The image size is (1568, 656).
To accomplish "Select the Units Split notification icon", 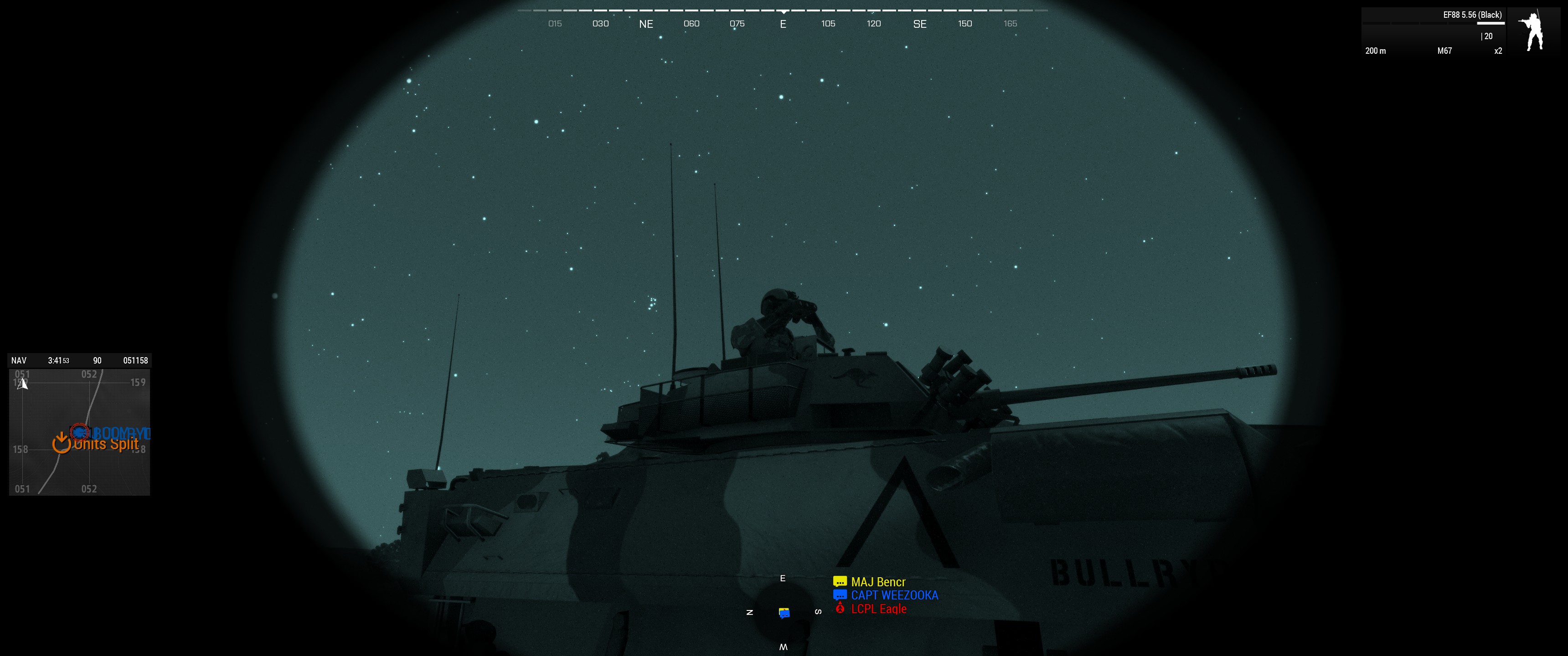I will 61,444.
